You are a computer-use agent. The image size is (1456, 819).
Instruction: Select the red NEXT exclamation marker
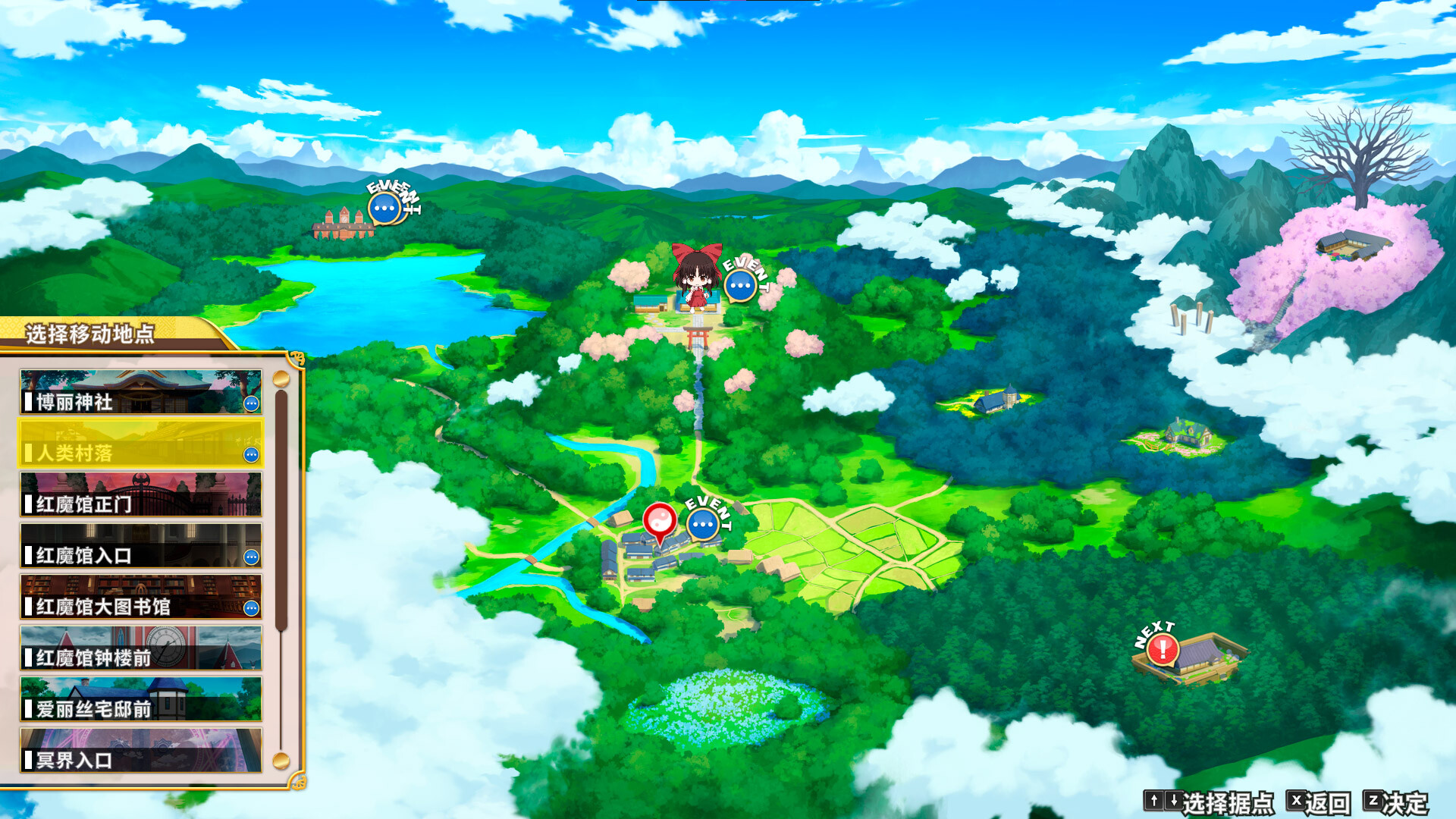click(1163, 650)
